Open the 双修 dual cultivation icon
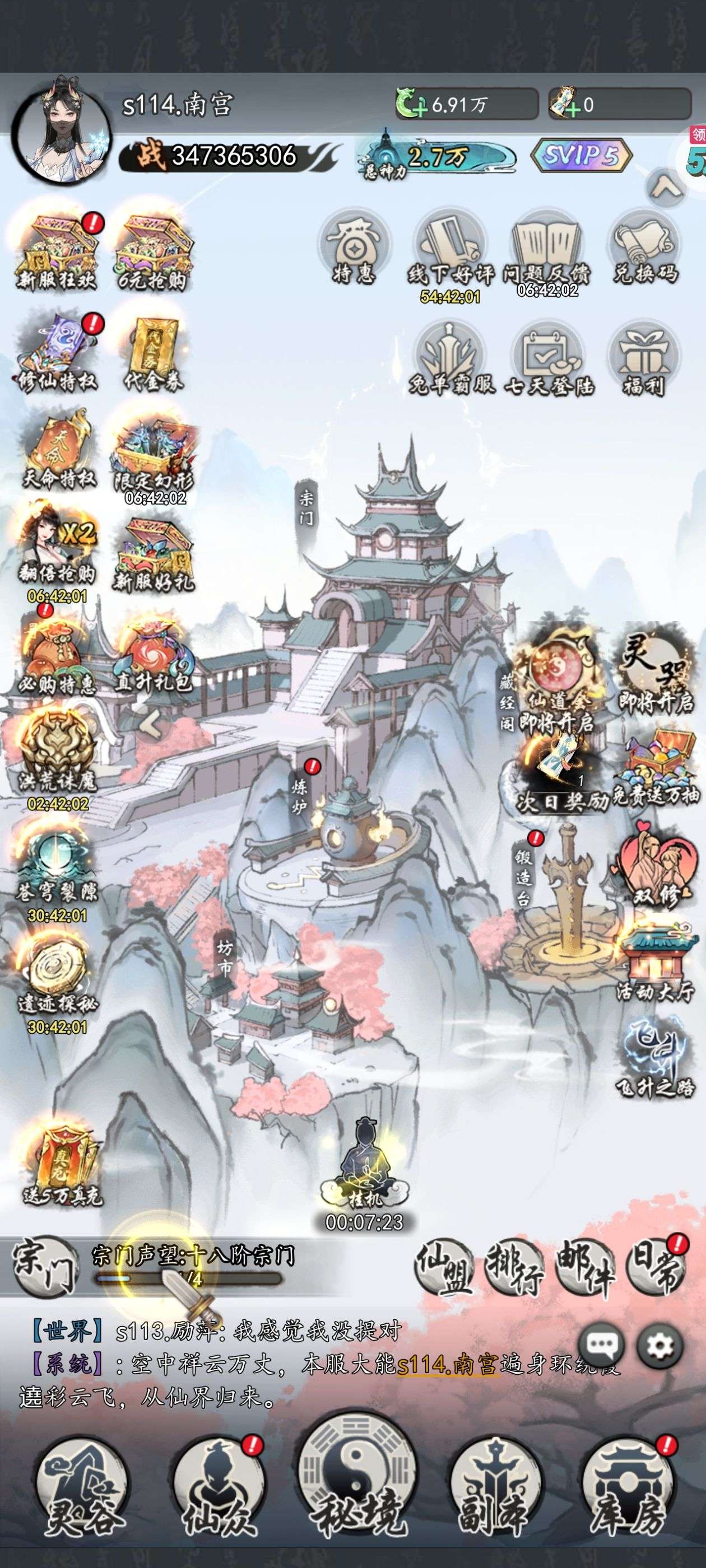706x1568 pixels. point(655,866)
